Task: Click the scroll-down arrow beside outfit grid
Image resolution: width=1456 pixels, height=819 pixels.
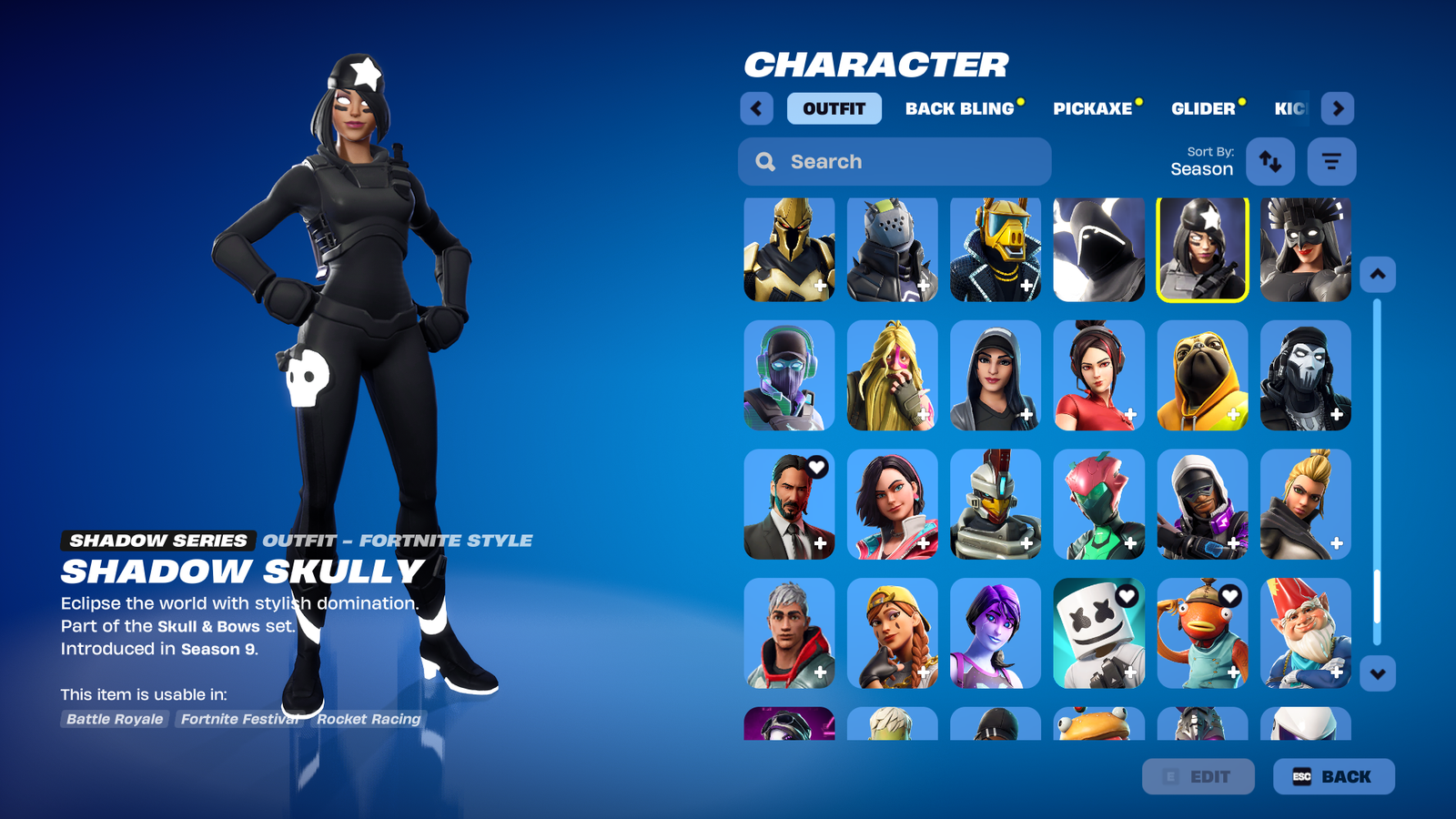Action: [x=1378, y=674]
